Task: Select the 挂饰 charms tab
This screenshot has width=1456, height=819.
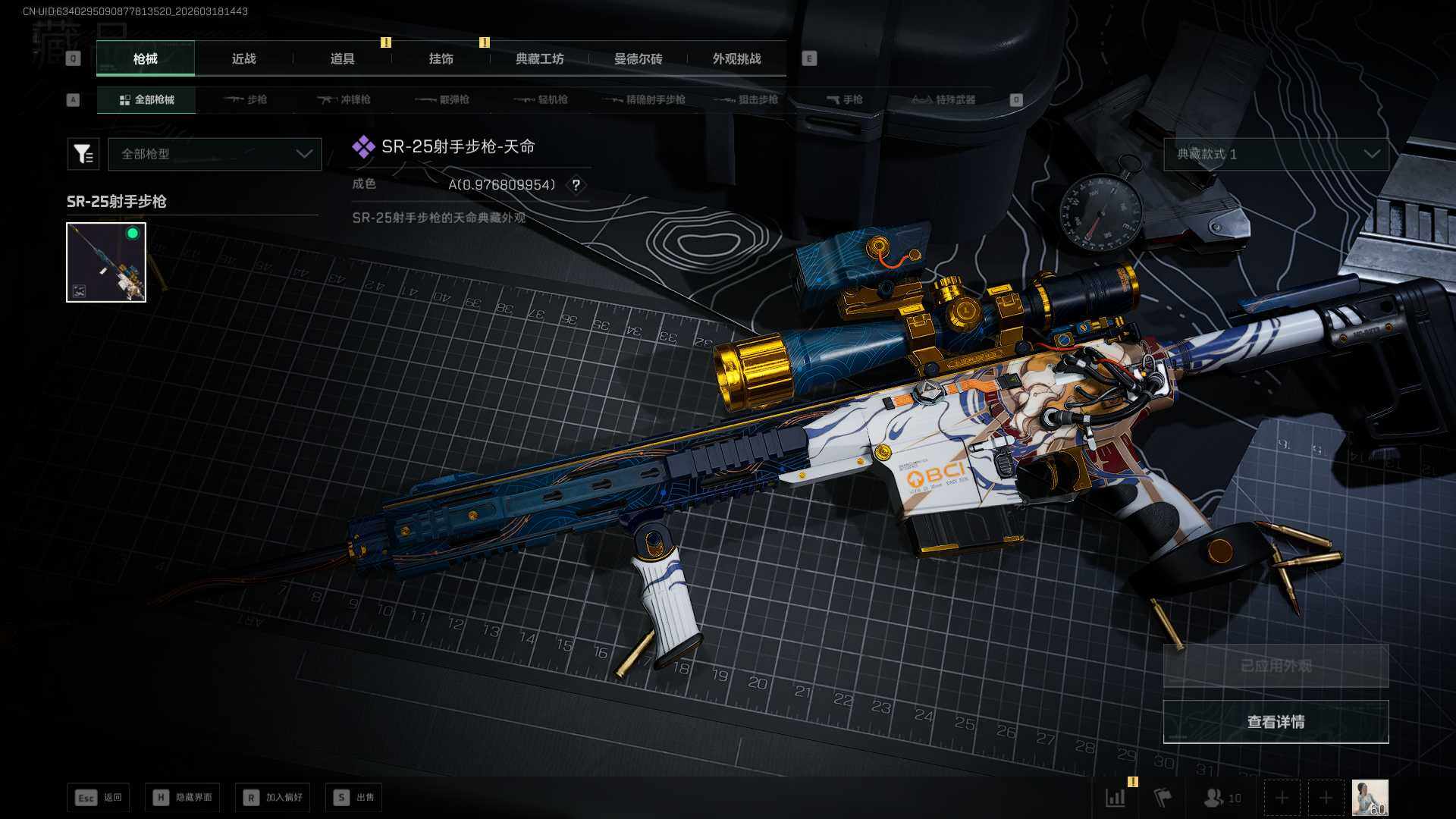Action: (x=441, y=59)
